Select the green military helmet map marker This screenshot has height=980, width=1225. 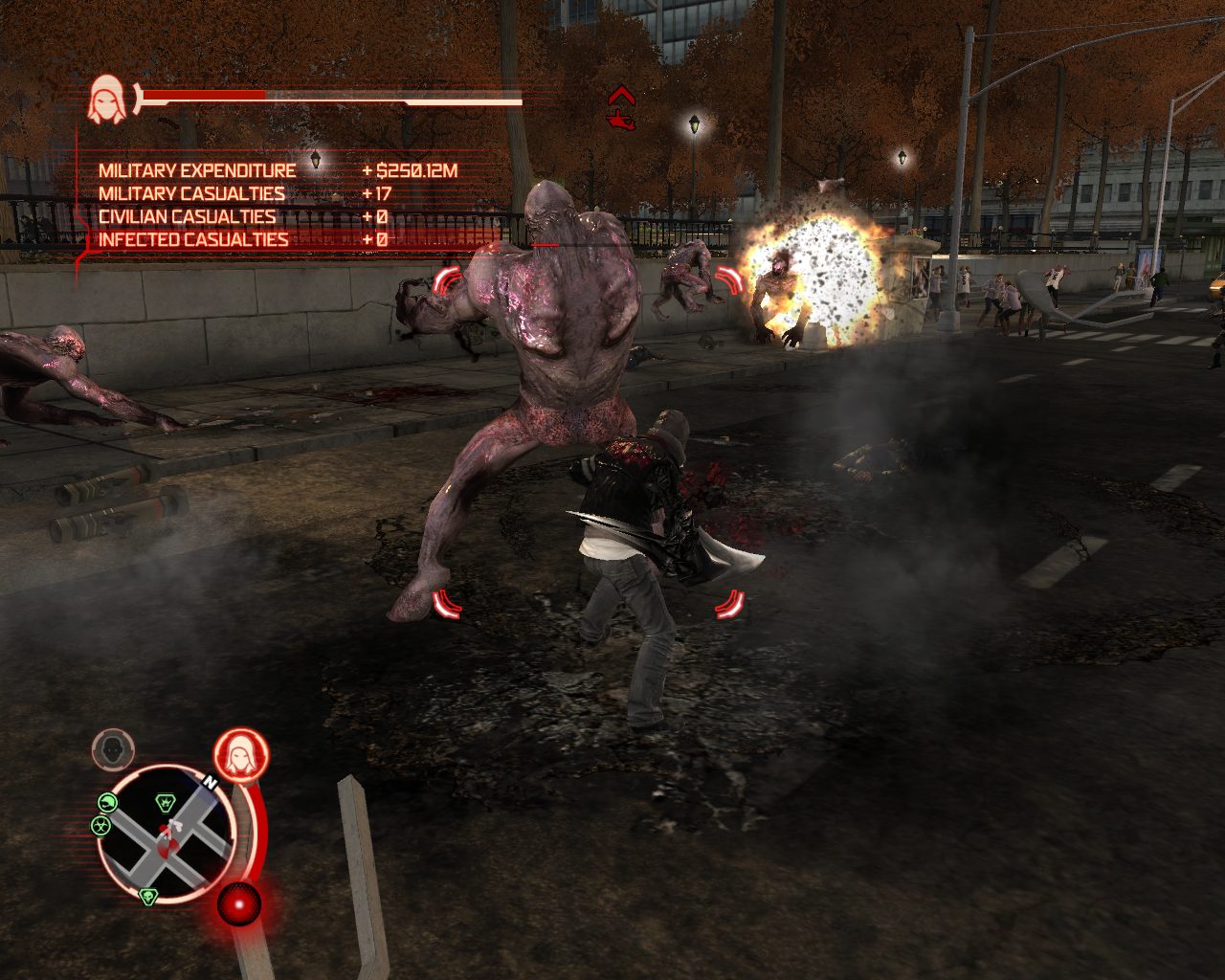tap(108, 803)
